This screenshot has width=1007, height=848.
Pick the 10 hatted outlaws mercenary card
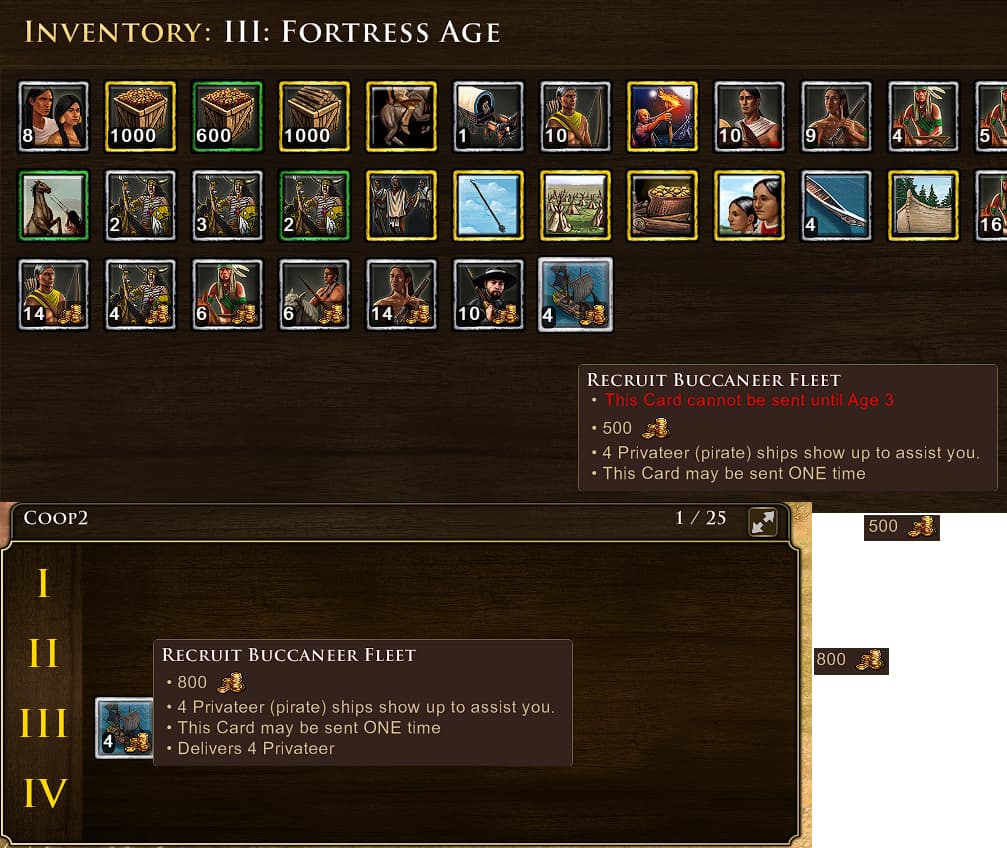point(488,295)
